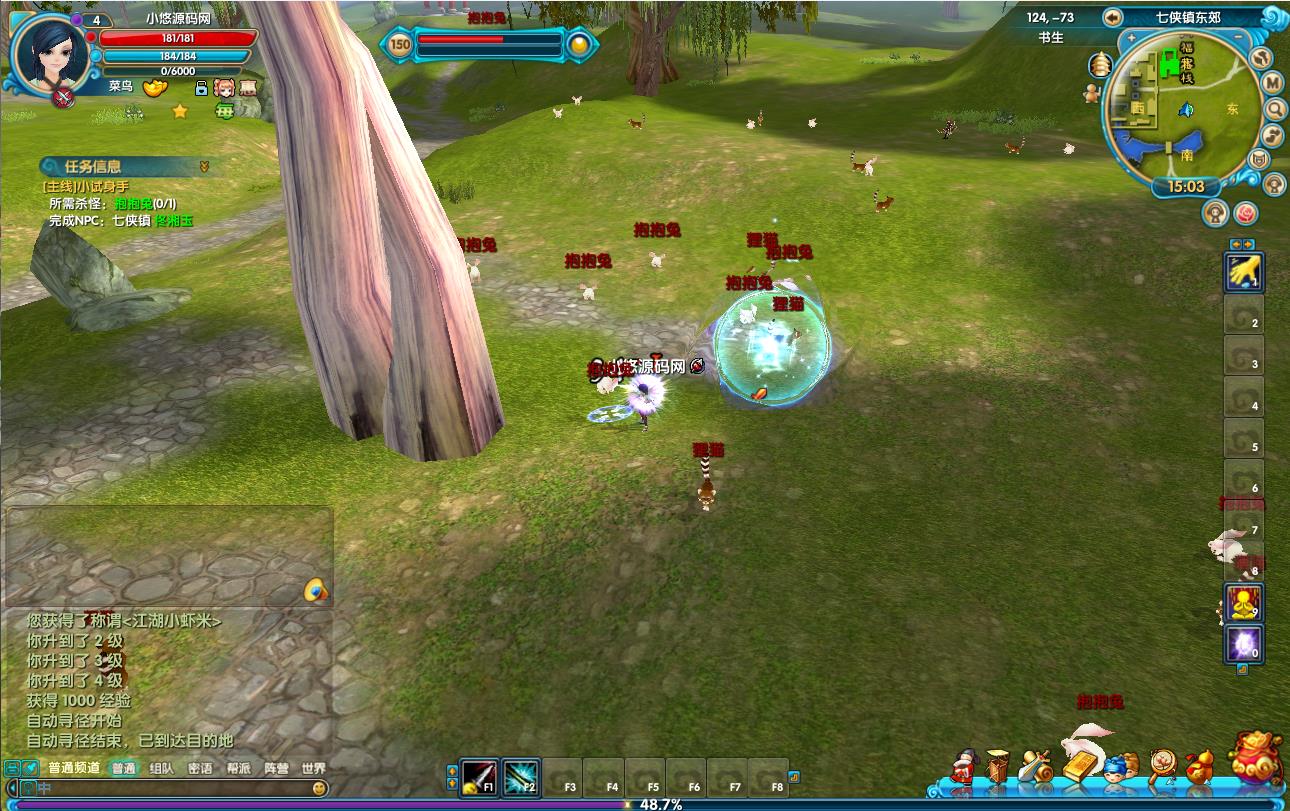Screen dimensions: 1290x811
Task: Switch to the 世界 chat channel
Action: [x=313, y=768]
